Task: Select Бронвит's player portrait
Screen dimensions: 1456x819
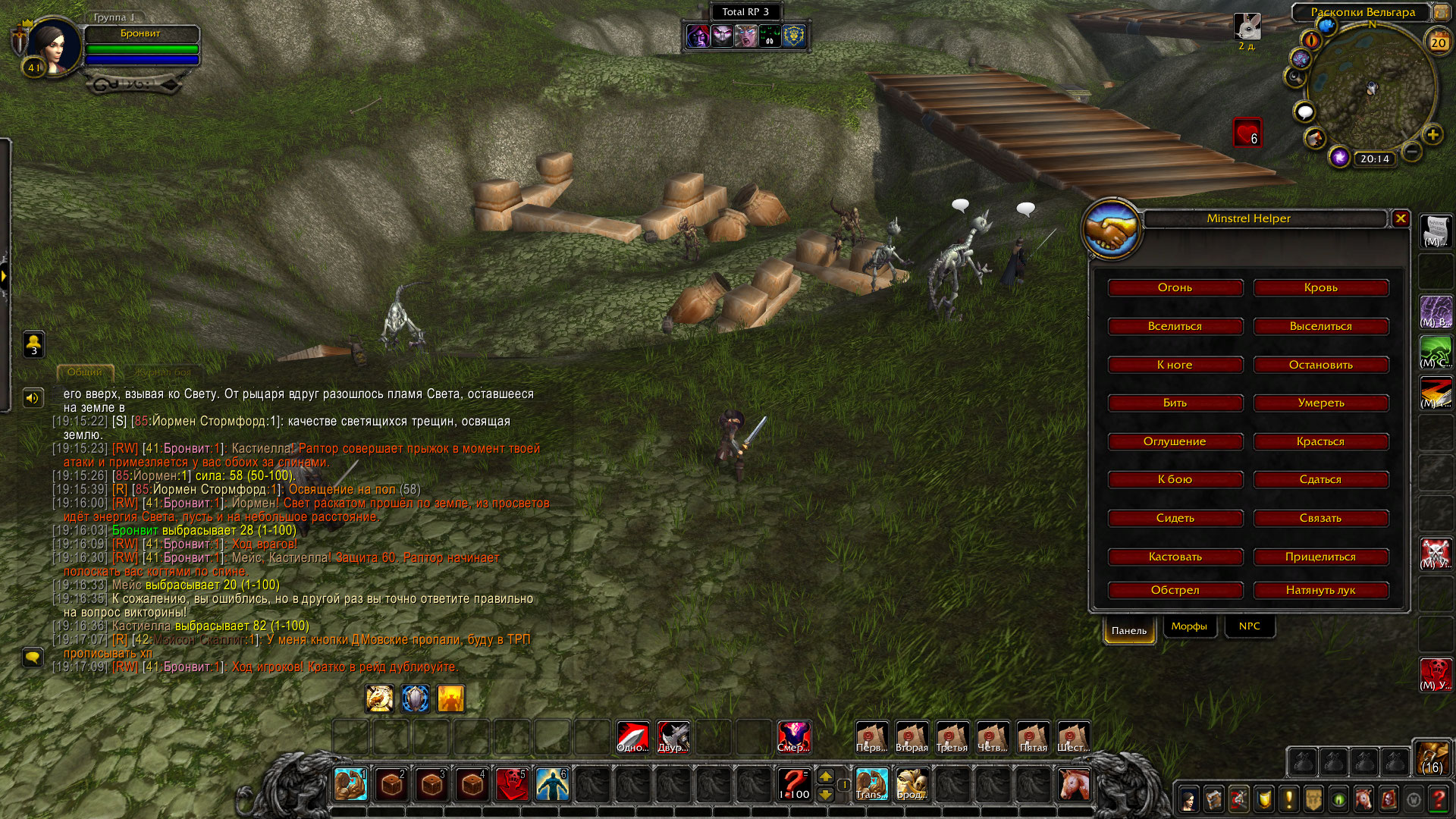Action: (x=52, y=45)
